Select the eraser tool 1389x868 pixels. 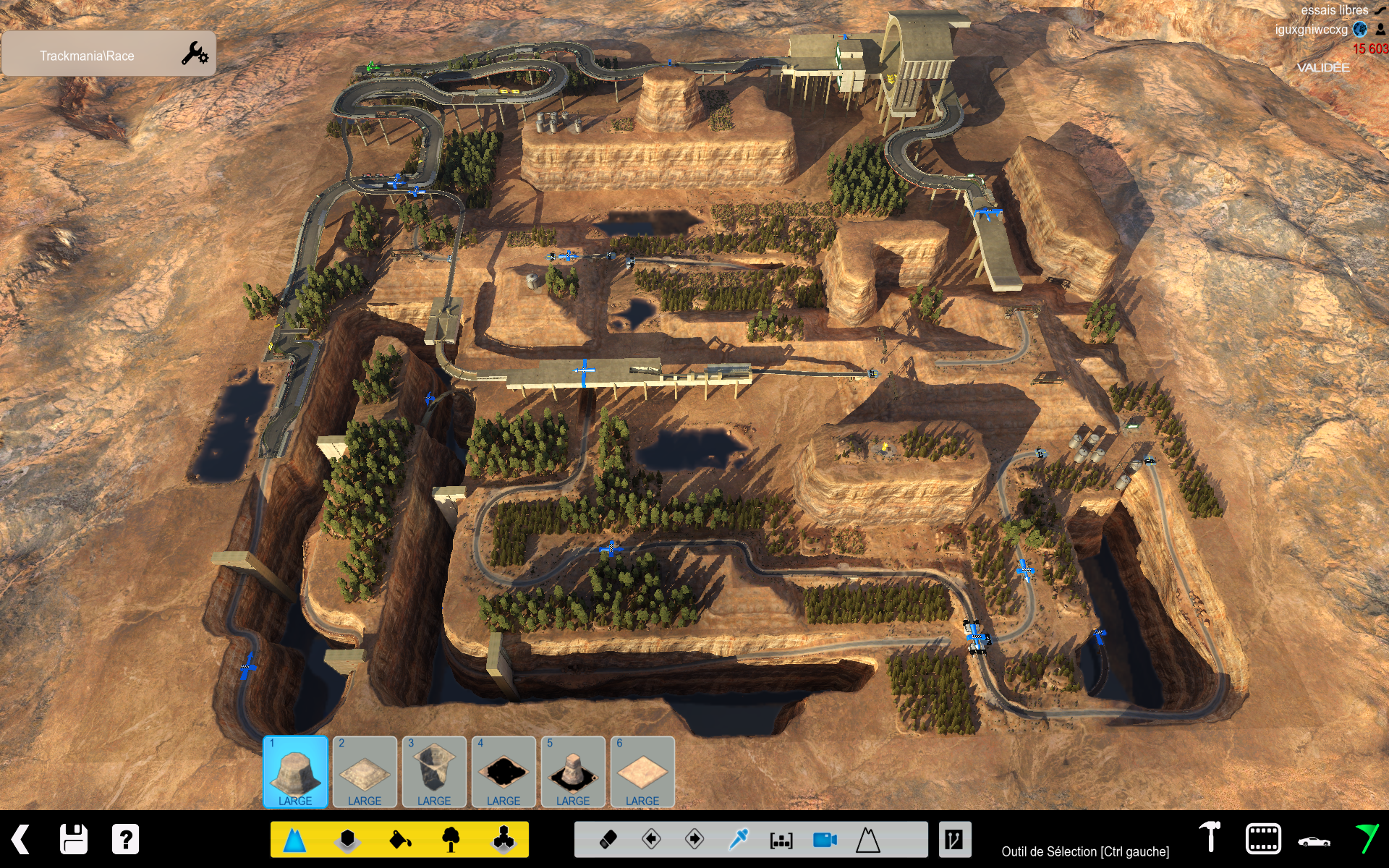608,840
